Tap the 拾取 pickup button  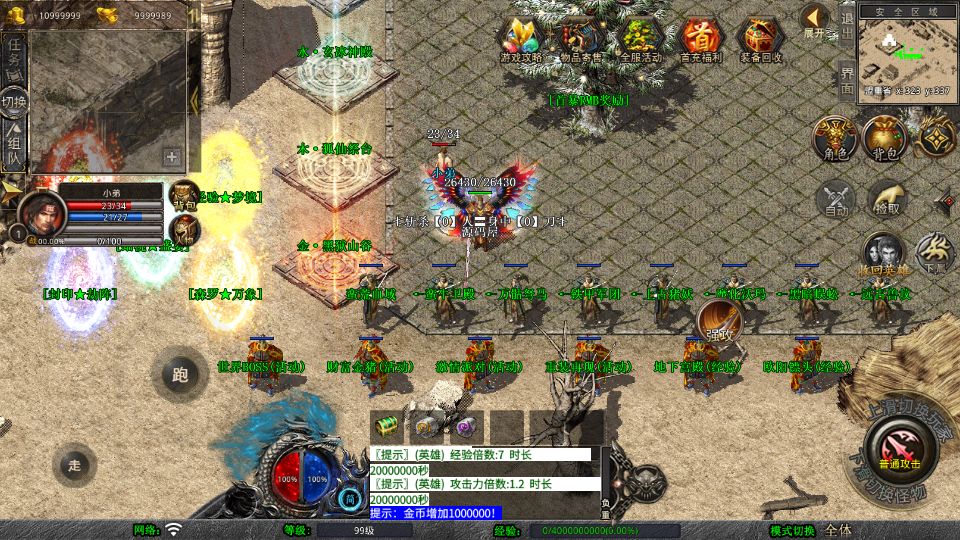[886, 198]
